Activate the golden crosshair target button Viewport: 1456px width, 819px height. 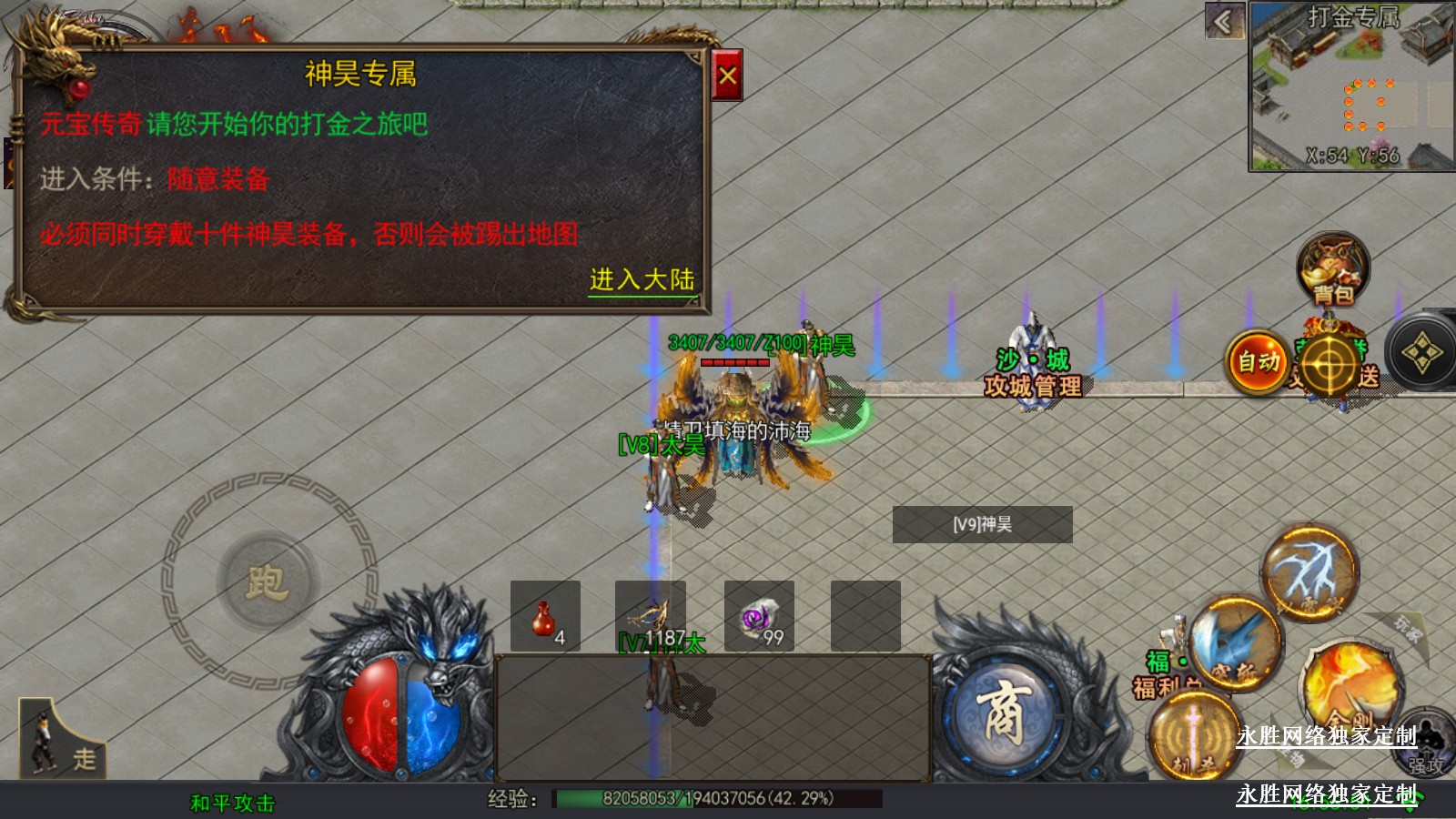click(x=1330, y=363)
